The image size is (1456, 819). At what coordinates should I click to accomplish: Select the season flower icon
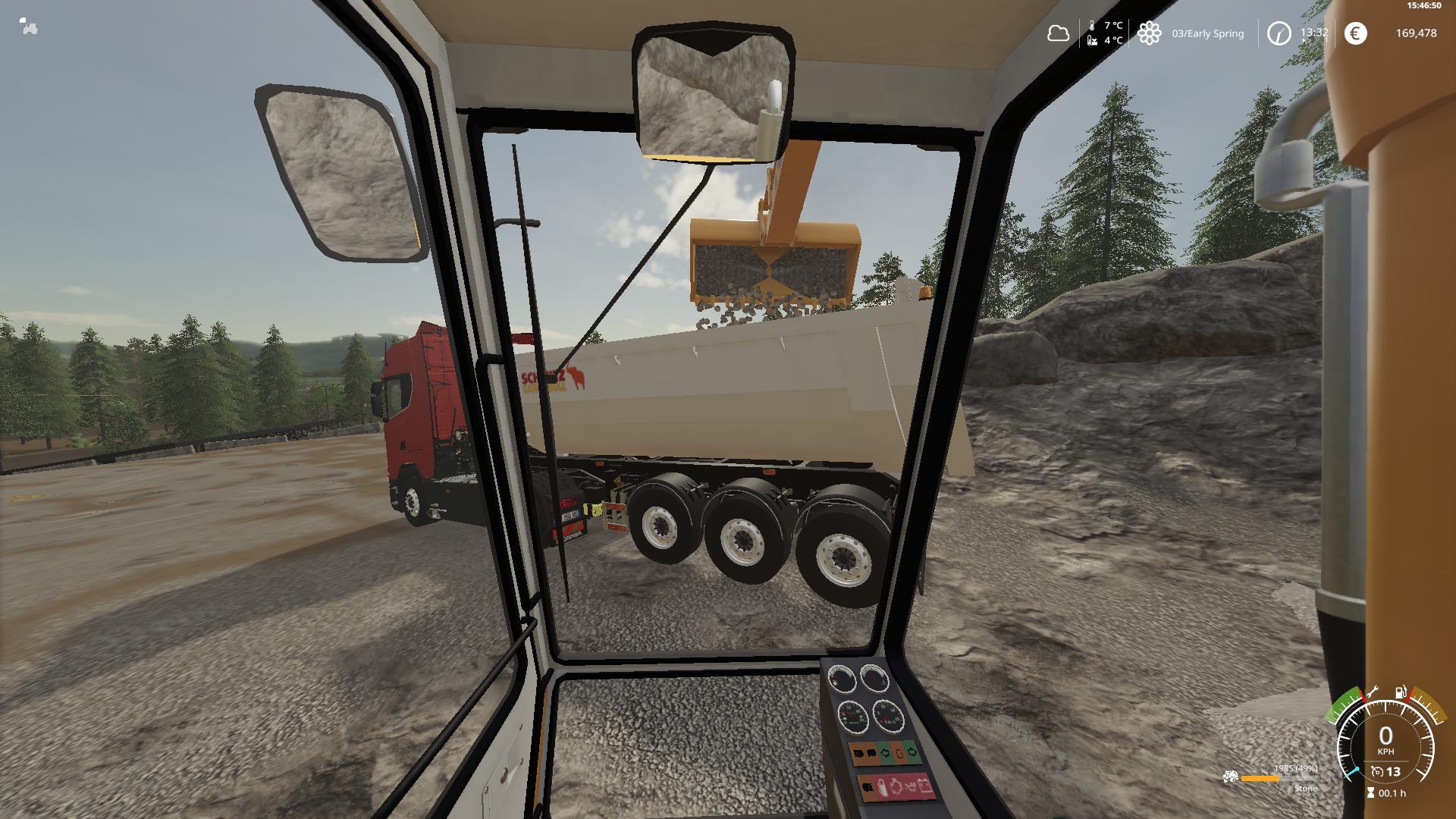(x=1149, y=33)
